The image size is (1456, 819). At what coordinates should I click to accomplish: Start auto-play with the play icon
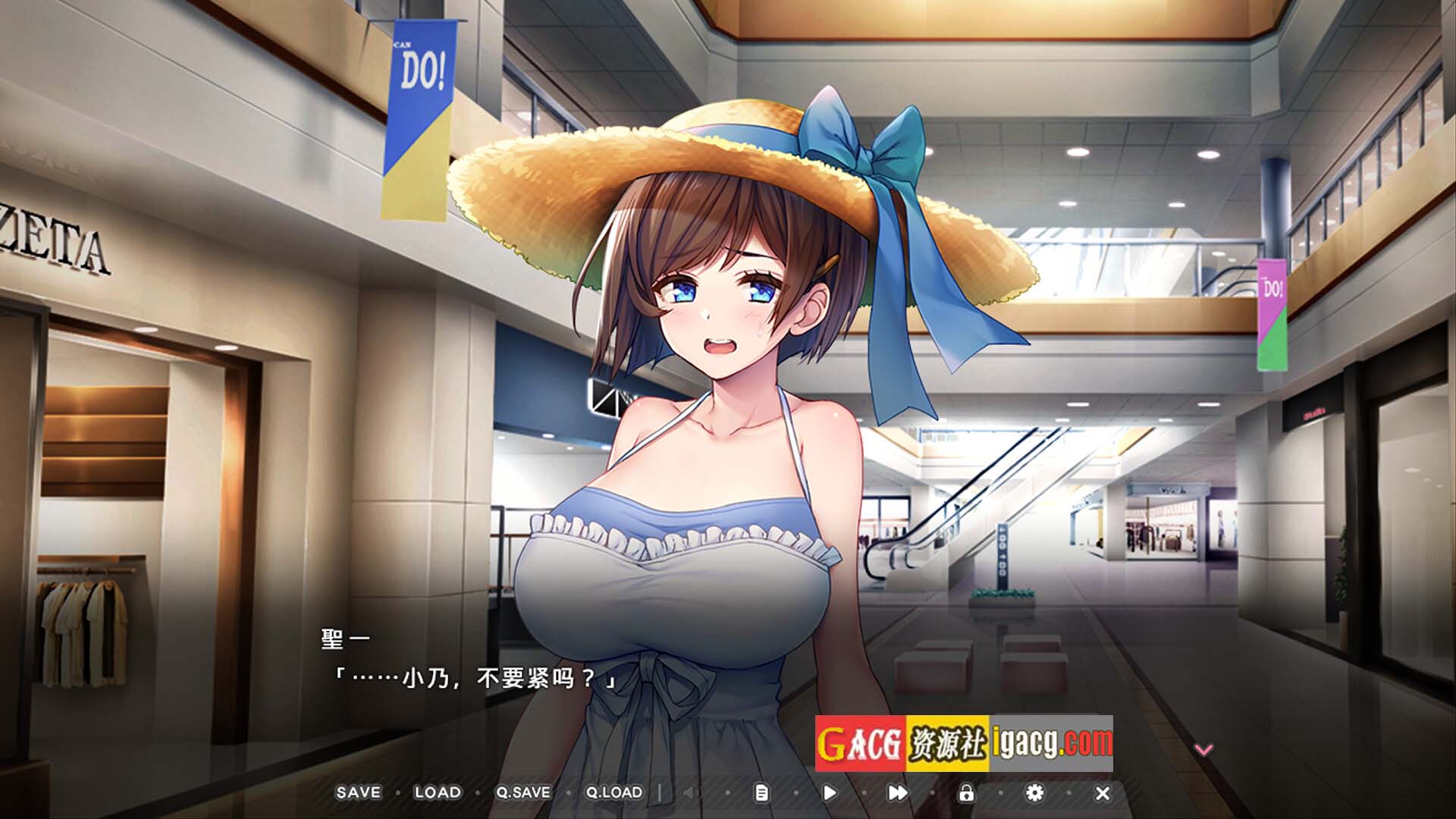[830, 793]
